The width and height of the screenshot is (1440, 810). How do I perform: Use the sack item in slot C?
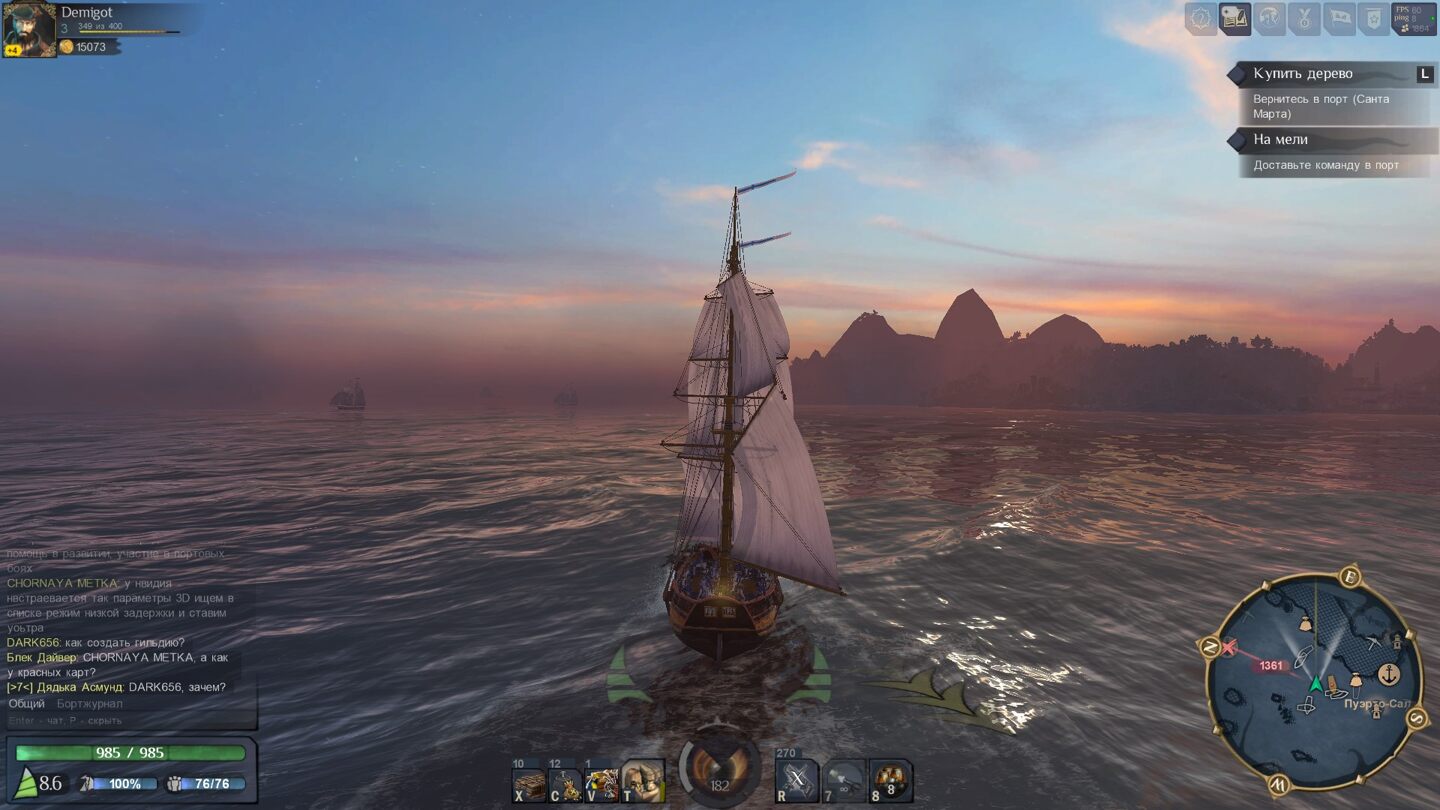tap(565, 784)
